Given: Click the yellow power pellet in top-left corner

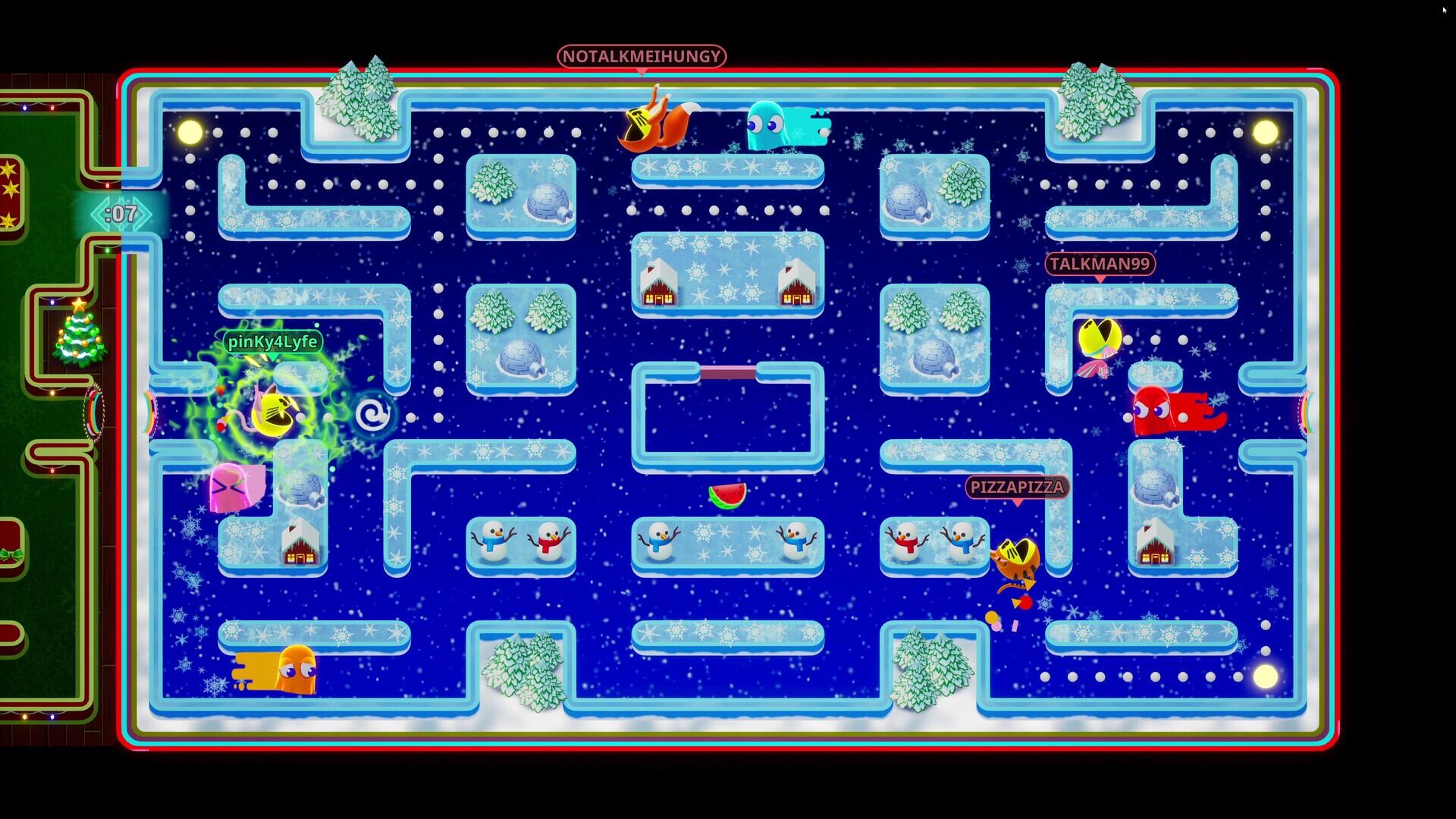Looking at the screenshot, I should pyautogui.click(x=190, y=129).
